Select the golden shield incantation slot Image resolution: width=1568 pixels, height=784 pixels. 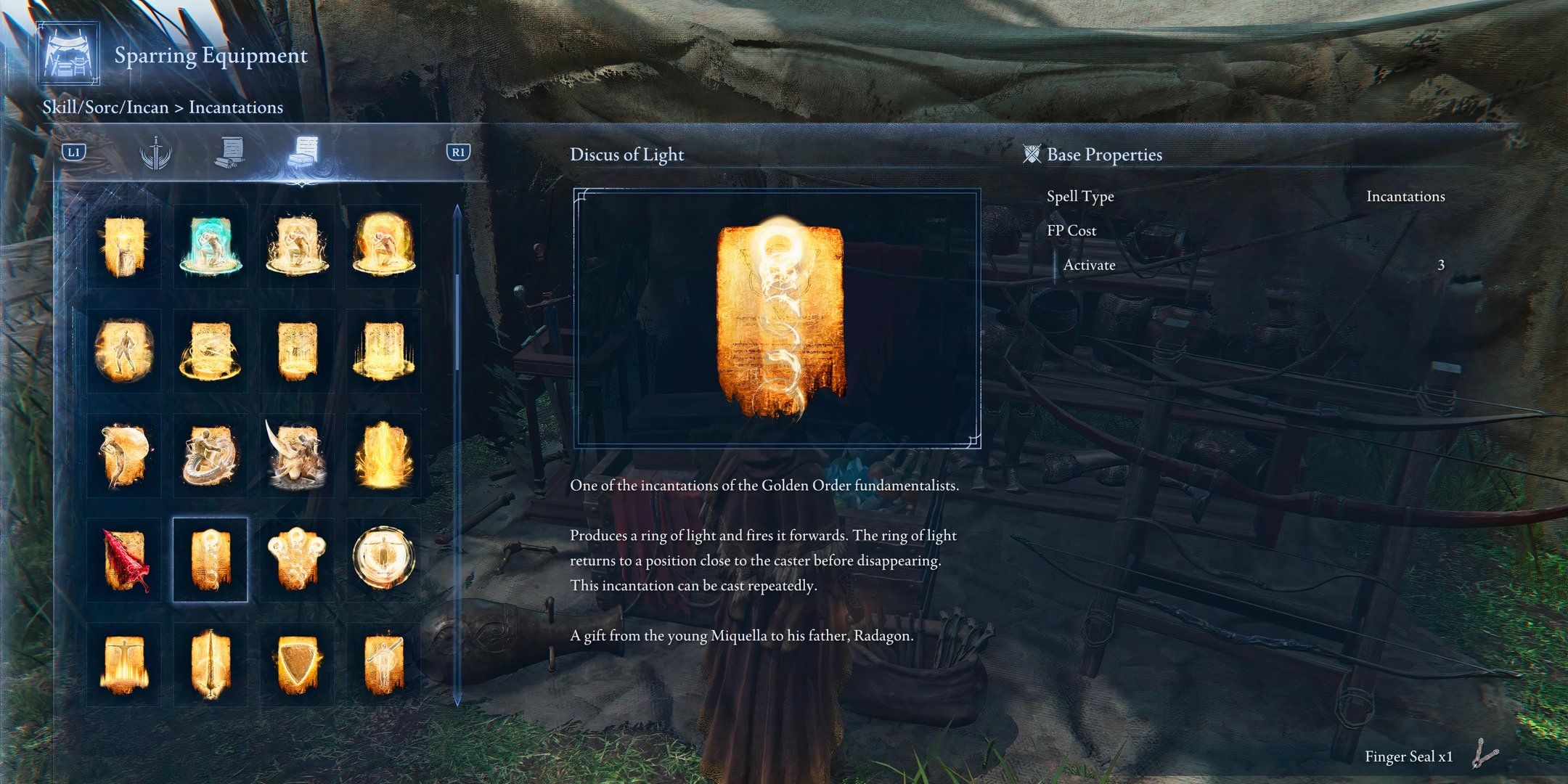(x=296, y=664)
